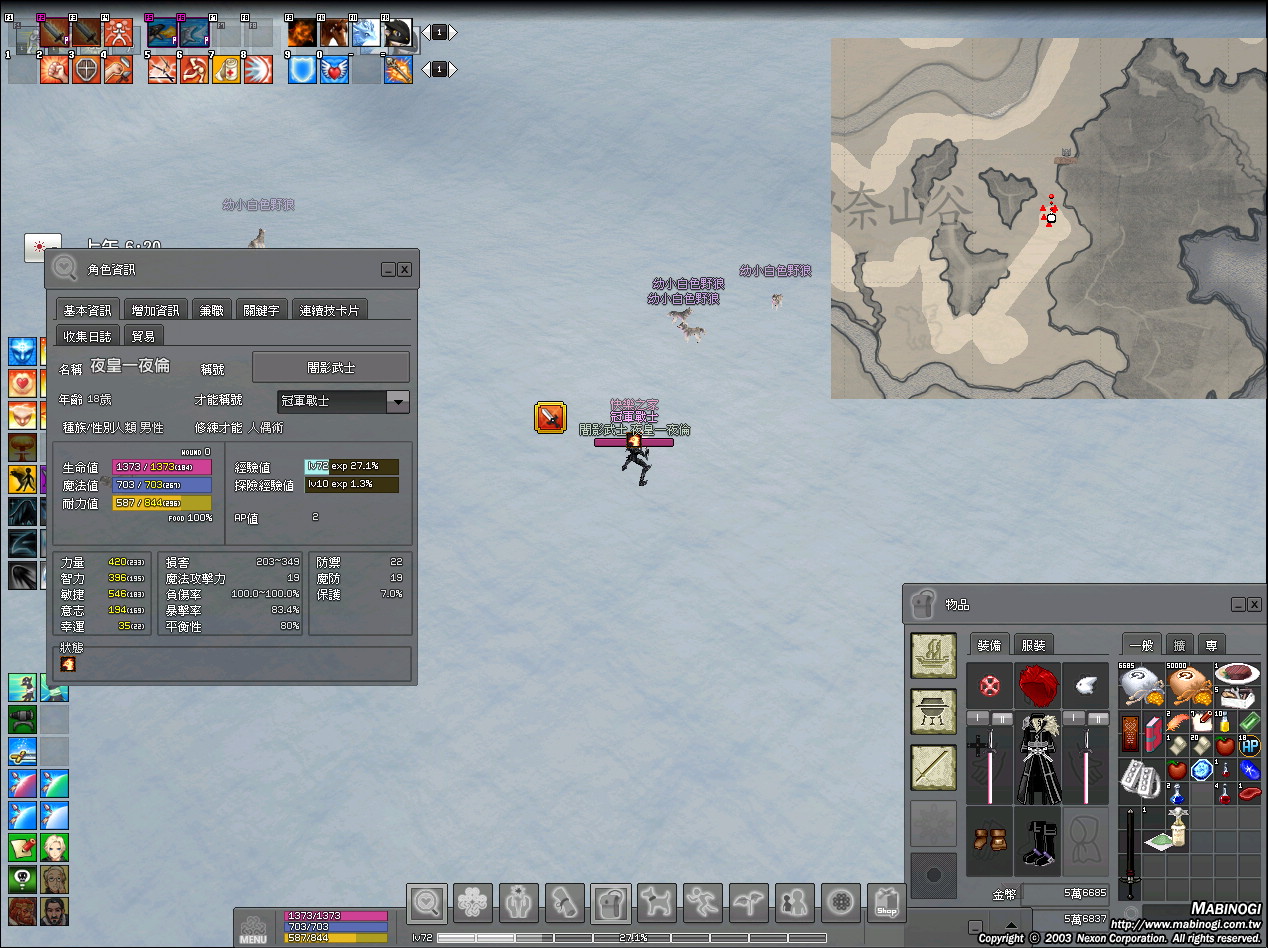1268x948 pixels.
Task: Close the character info window
Action: [405, 270]
